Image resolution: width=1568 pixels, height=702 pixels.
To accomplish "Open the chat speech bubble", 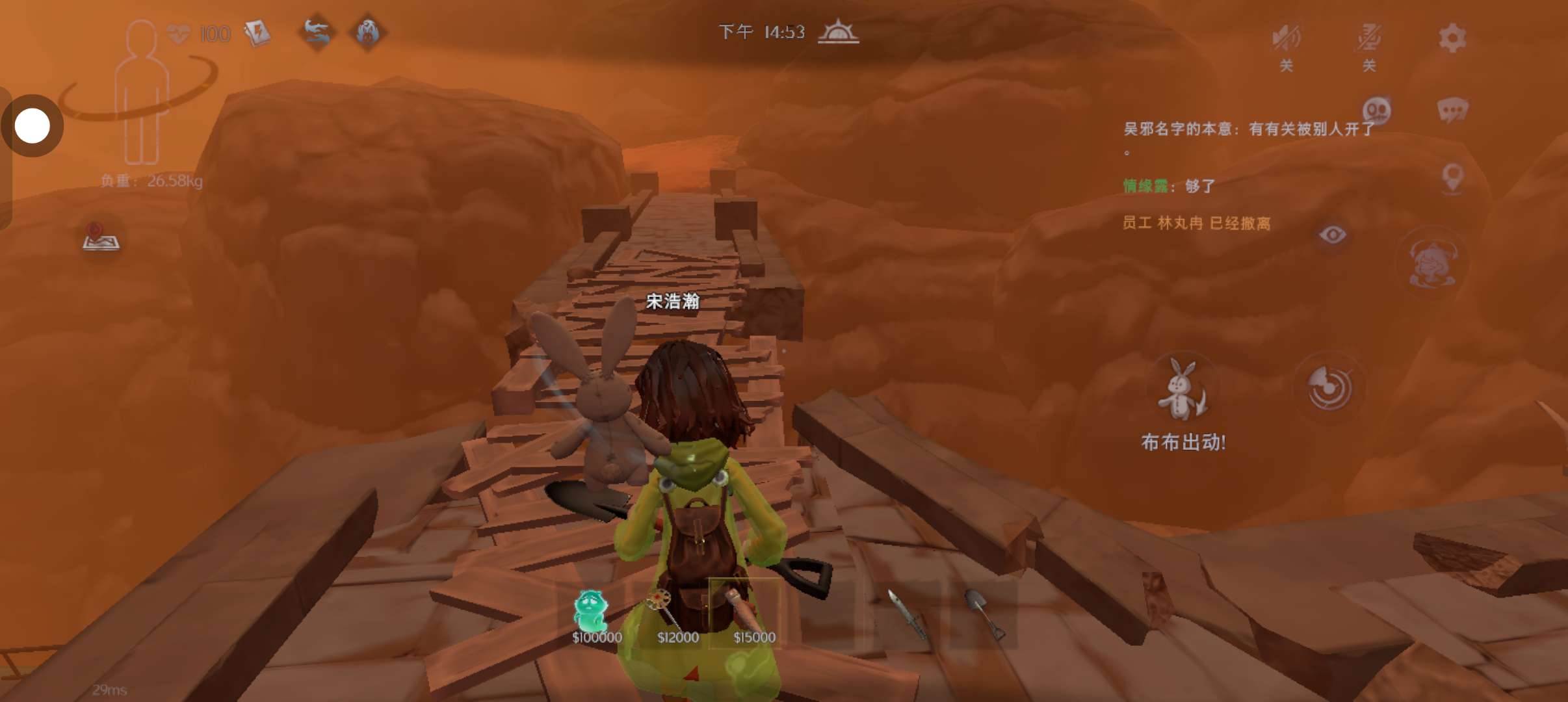I will [1452, 110].
